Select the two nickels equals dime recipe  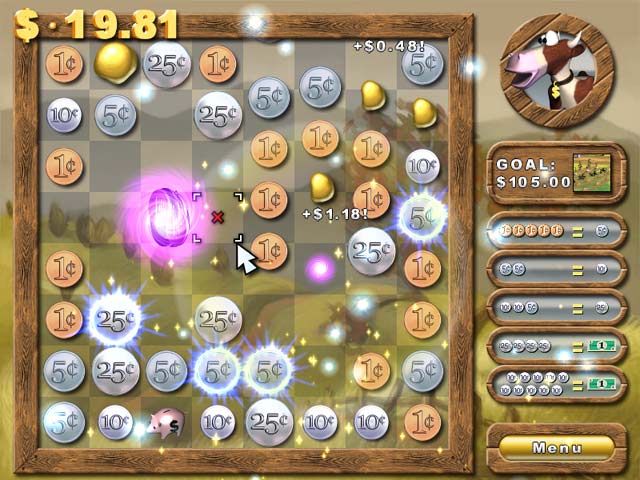556,269
